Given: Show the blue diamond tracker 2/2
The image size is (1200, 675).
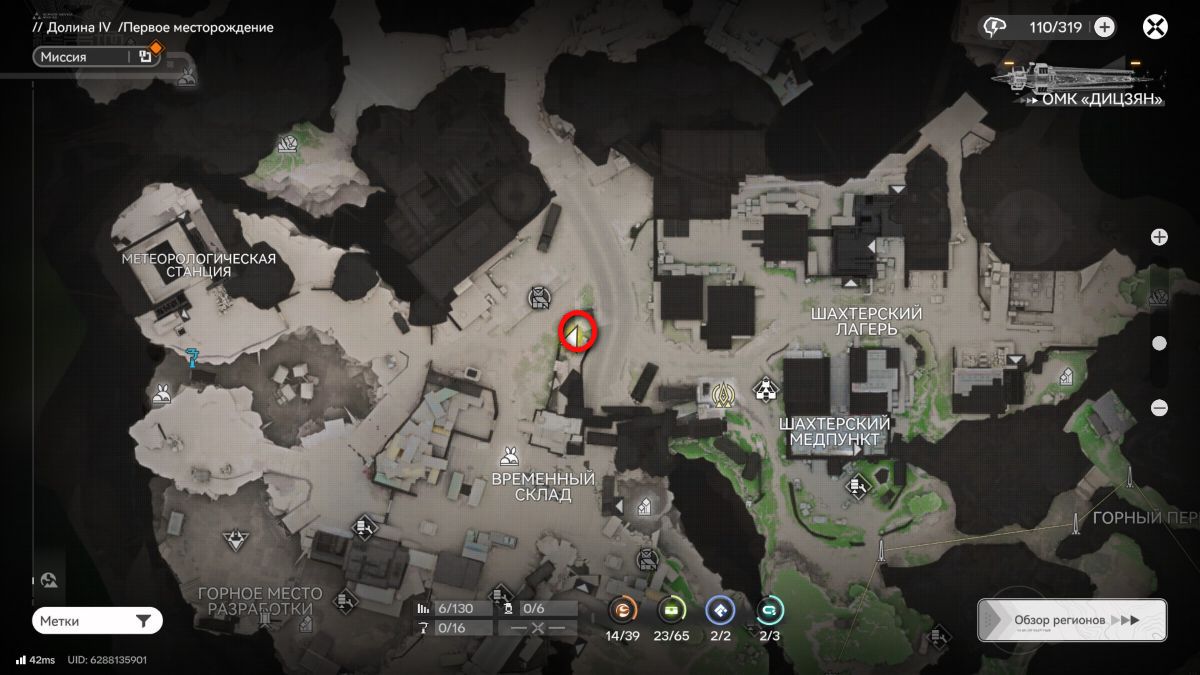Looking at the screenshot, I should [x=720, y=610].
